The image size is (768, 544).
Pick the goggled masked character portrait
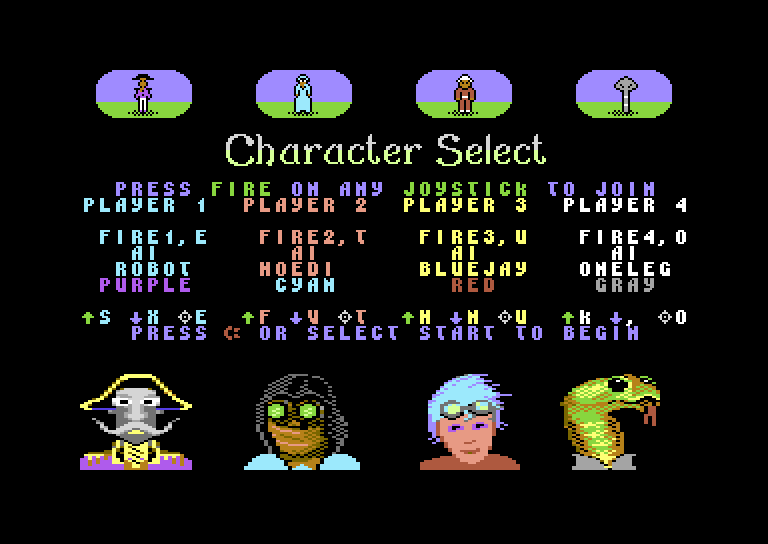click(298, 420)
